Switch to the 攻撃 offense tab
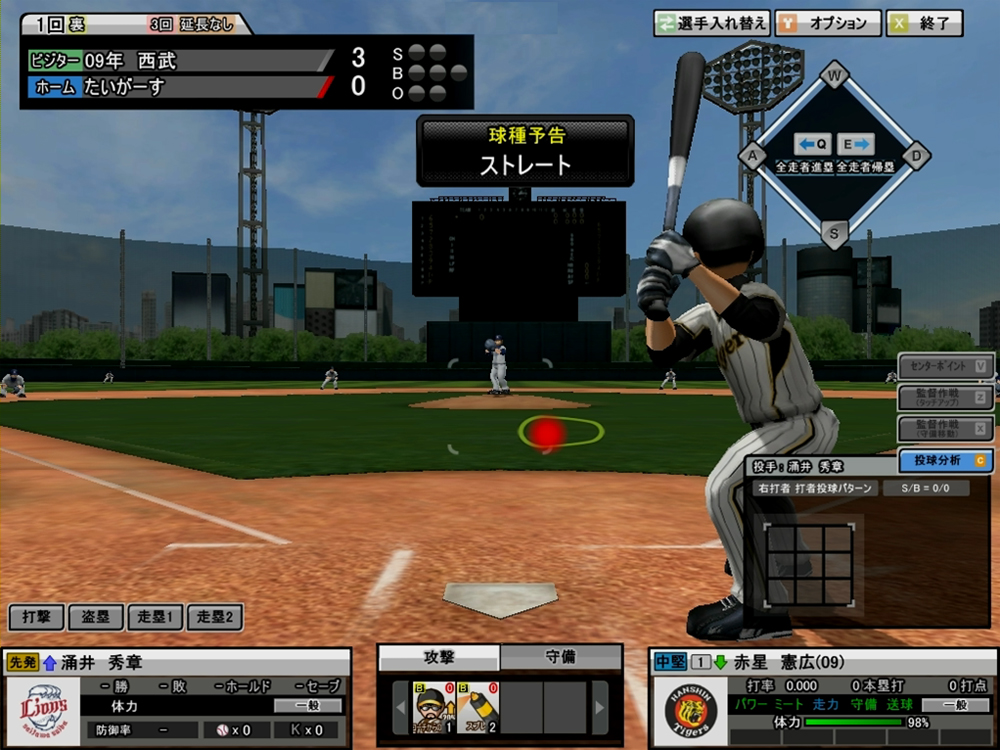 [439, 657]
